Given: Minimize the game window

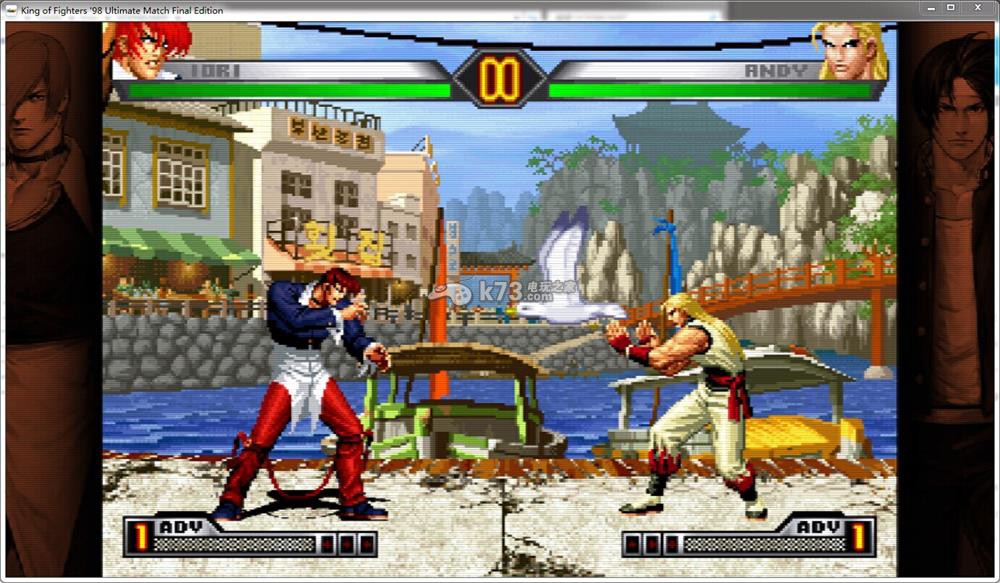Looking at the screenshot, I should click(x=926, y=8).
